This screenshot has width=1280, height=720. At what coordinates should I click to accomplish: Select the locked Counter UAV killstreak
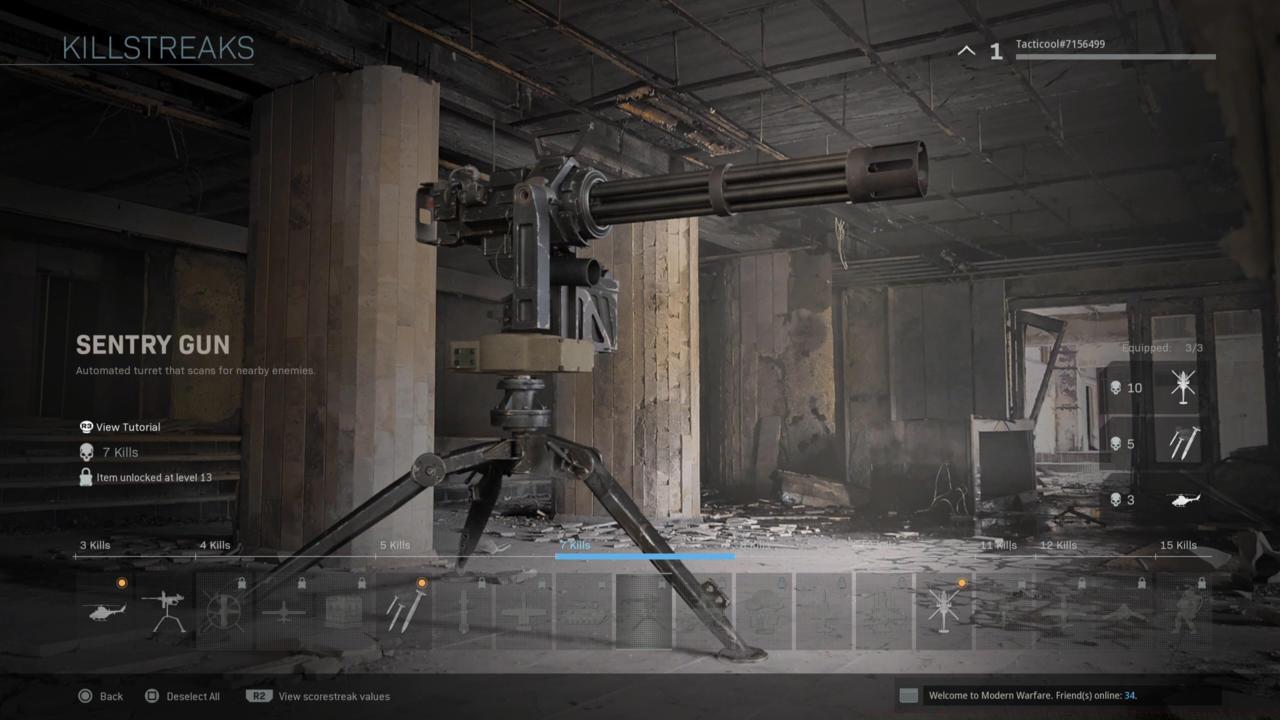222,610
